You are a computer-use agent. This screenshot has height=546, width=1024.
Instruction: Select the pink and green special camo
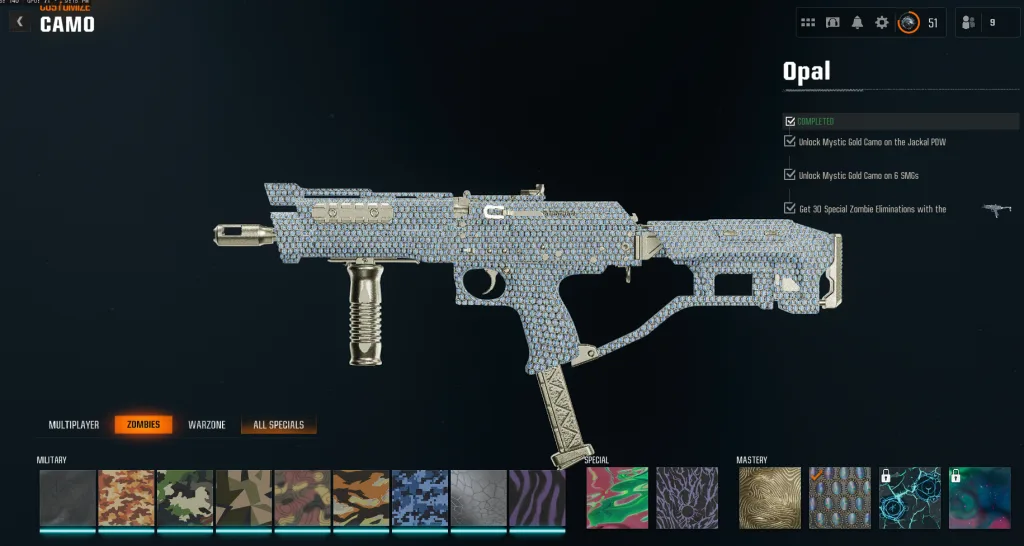pos(617,498)
